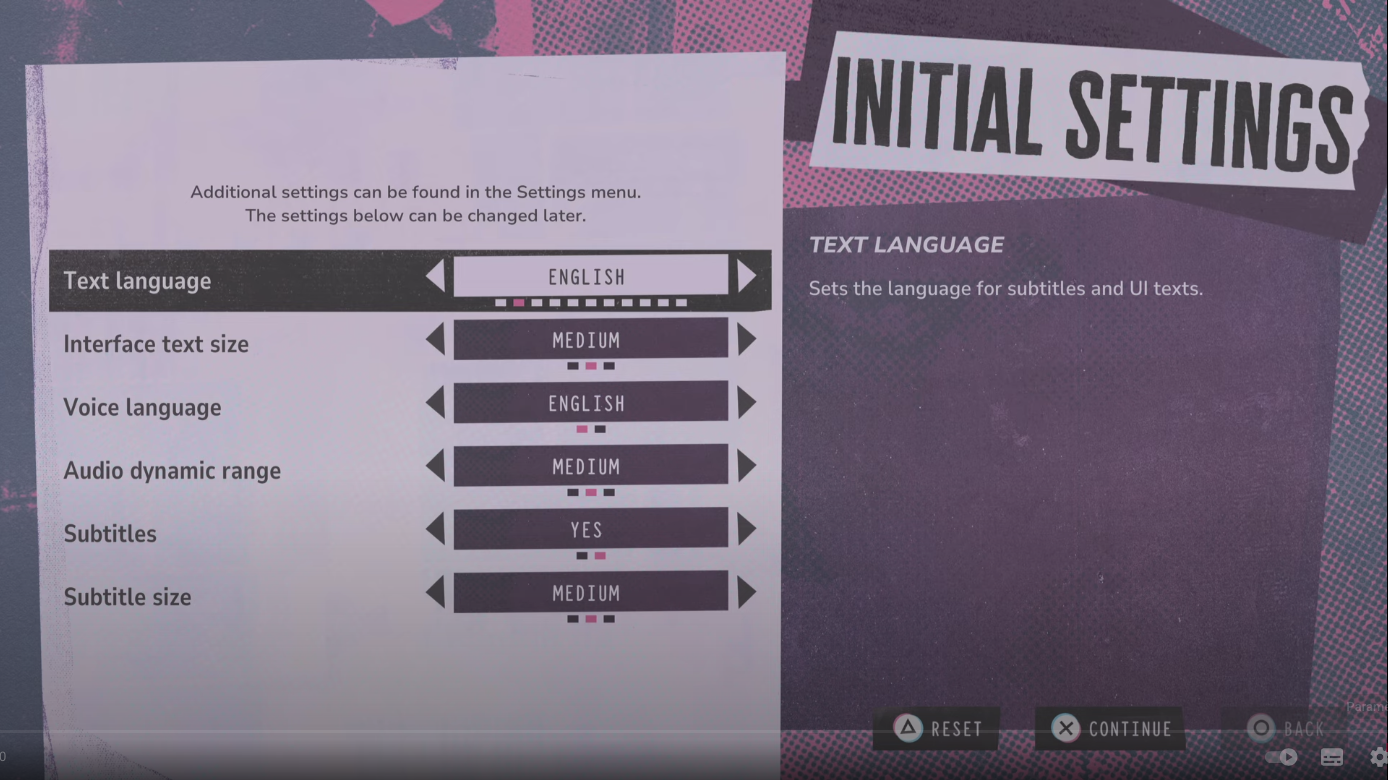
Task: Toggle the video player subtitles button
Action: (1331, 758)
